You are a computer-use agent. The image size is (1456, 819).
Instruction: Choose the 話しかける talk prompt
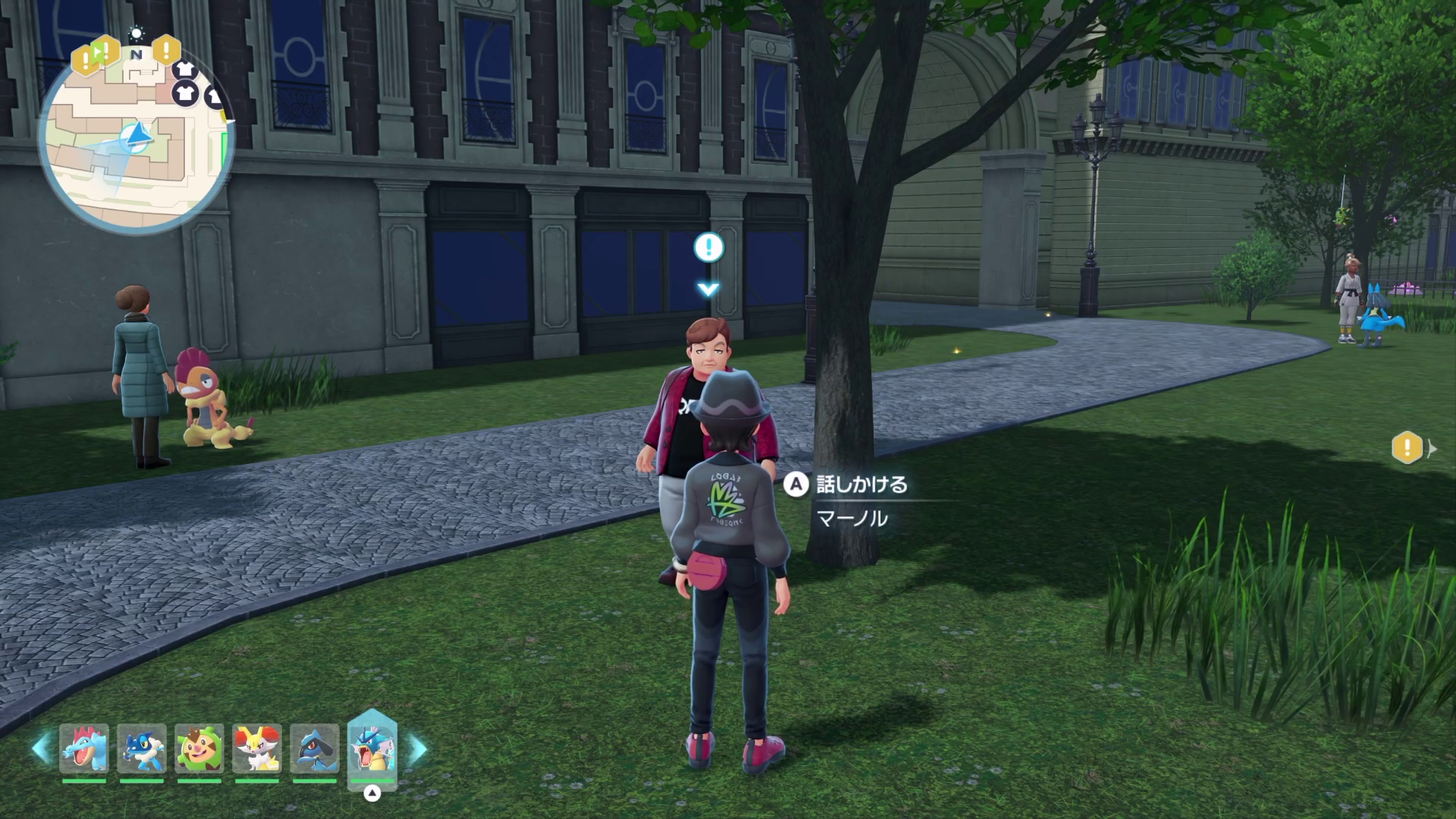[848, 485]
